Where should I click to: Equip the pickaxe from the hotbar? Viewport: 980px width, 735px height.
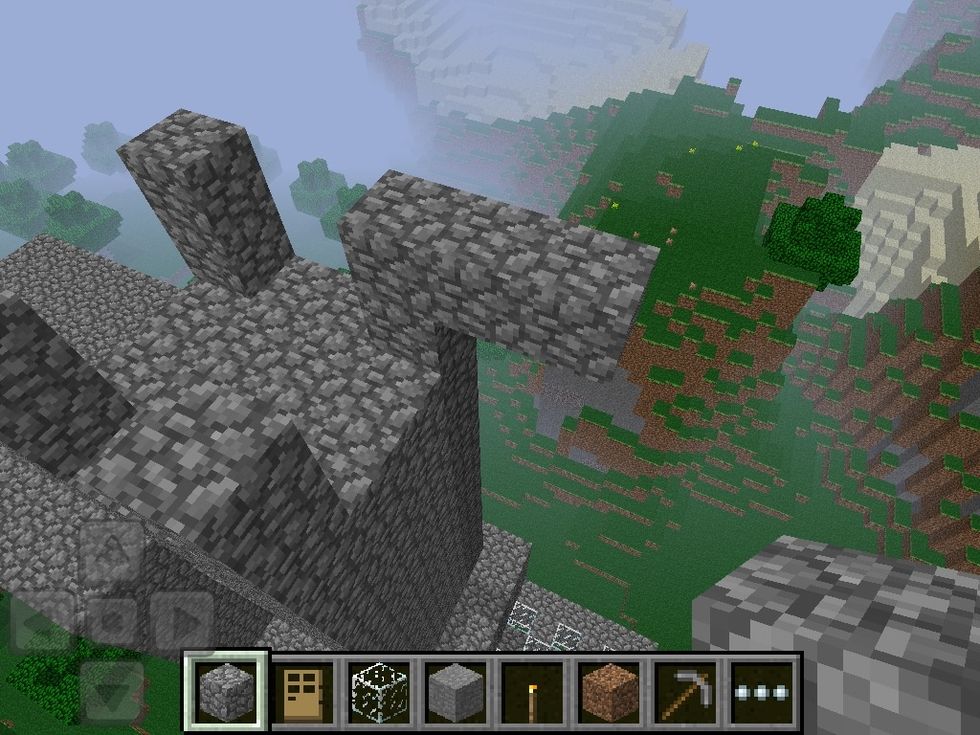(x=686, y=691)
